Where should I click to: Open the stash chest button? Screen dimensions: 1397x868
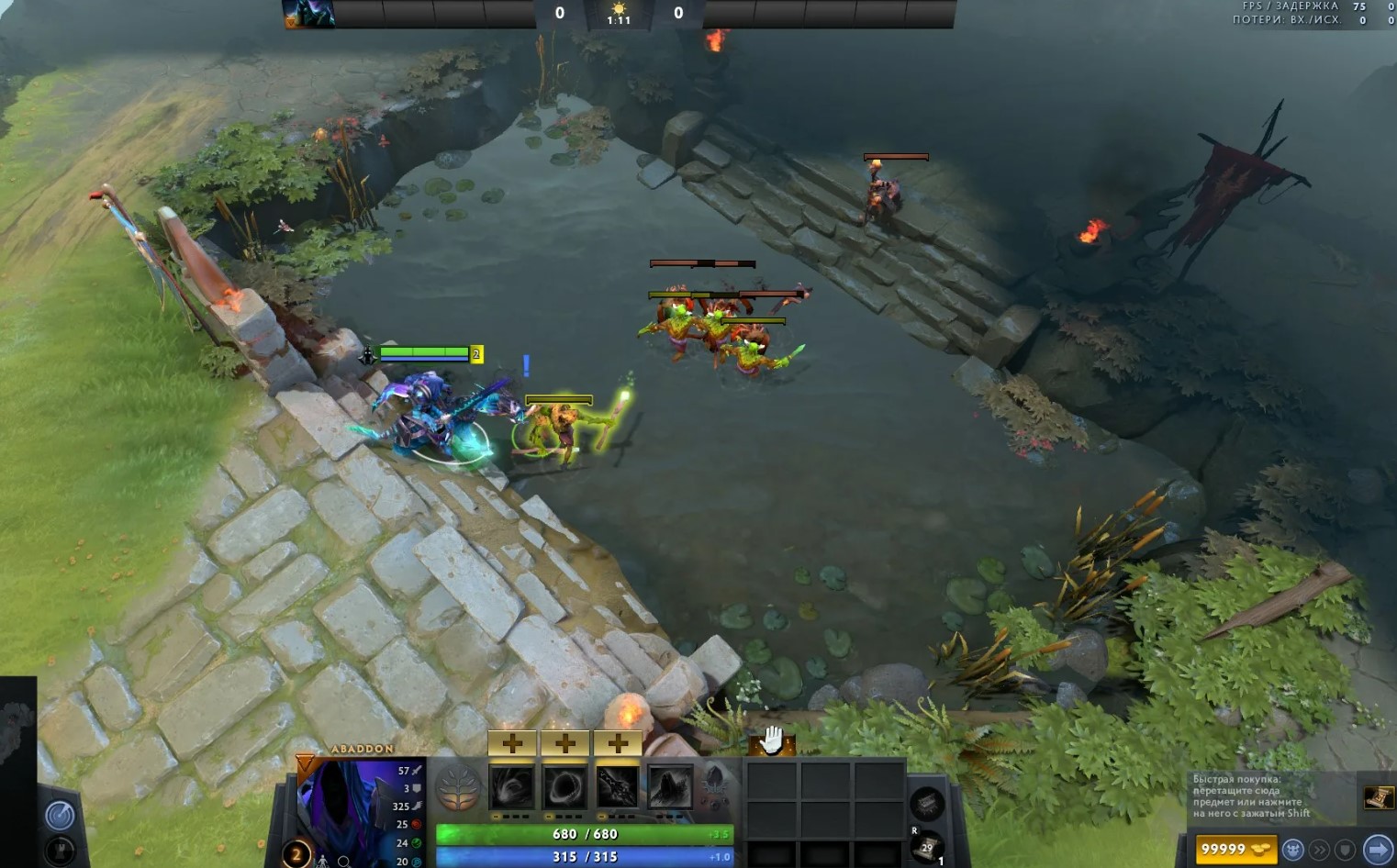click(x=927, y=804)
